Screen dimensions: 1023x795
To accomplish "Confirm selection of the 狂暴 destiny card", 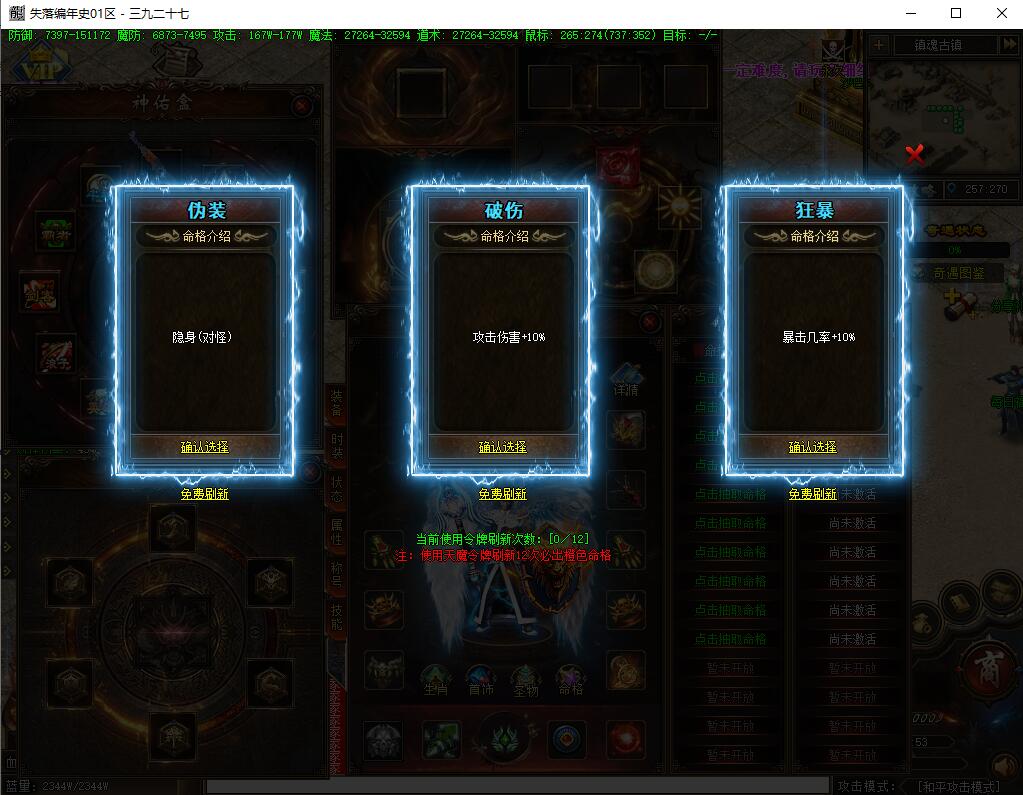I will pyautogui.click(x=812, y=447).
